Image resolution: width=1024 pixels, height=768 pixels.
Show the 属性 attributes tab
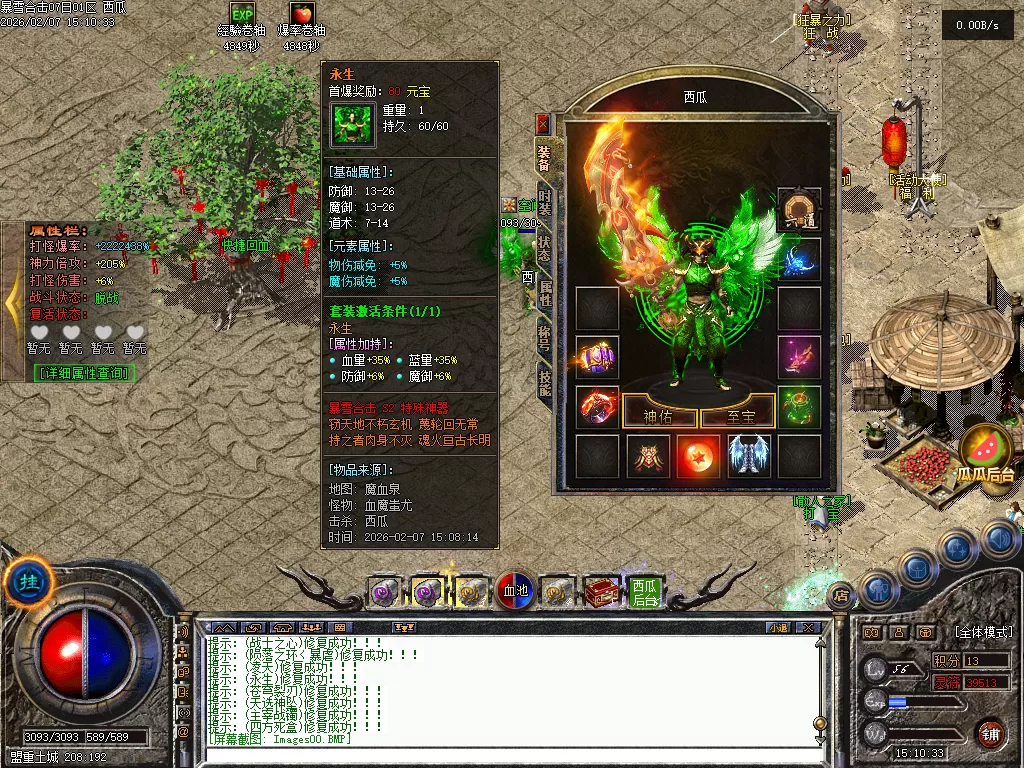(545, 292)
